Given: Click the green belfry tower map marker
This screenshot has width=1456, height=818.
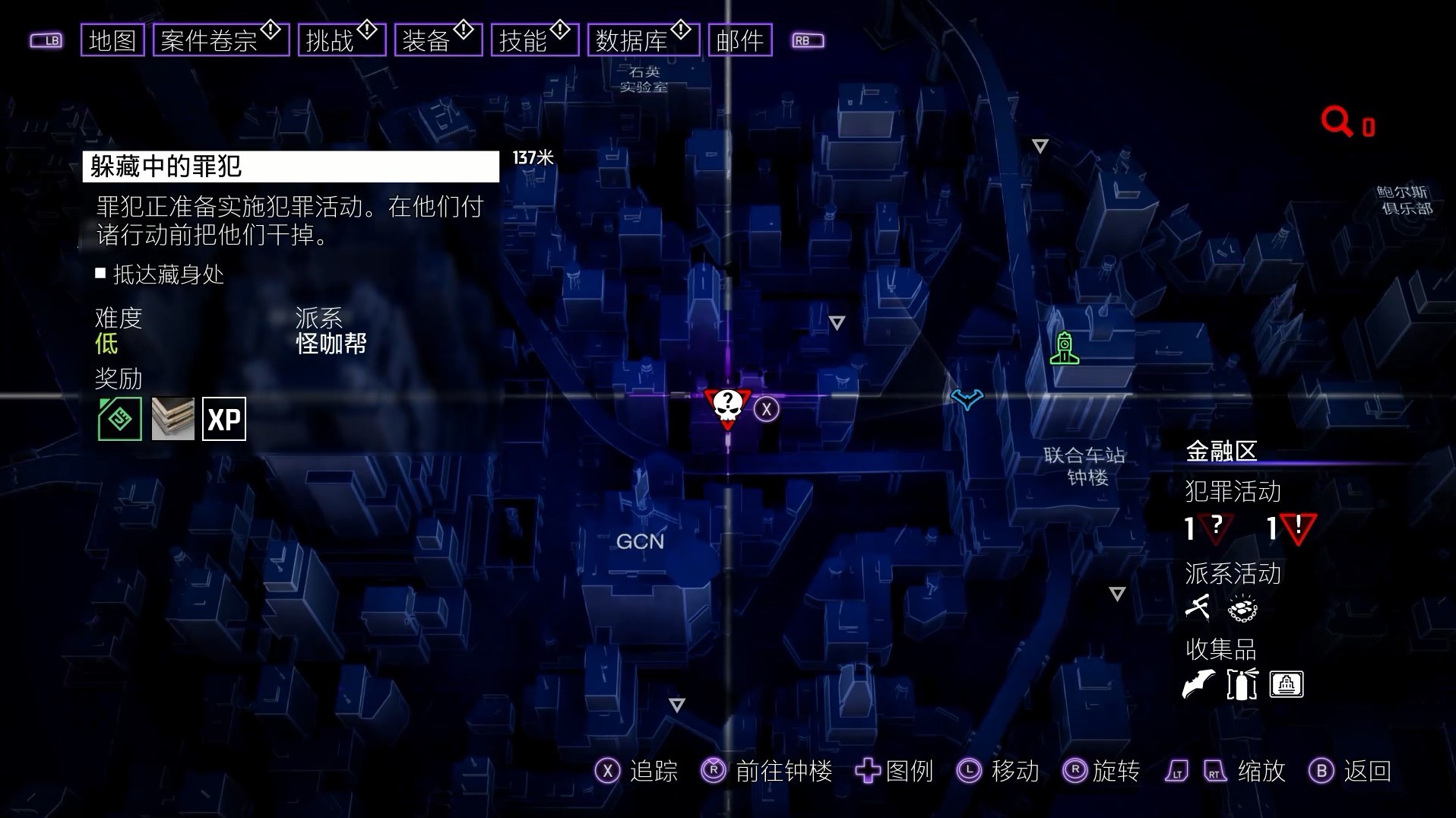Looking at the screenshot, I should (1064, 348).
